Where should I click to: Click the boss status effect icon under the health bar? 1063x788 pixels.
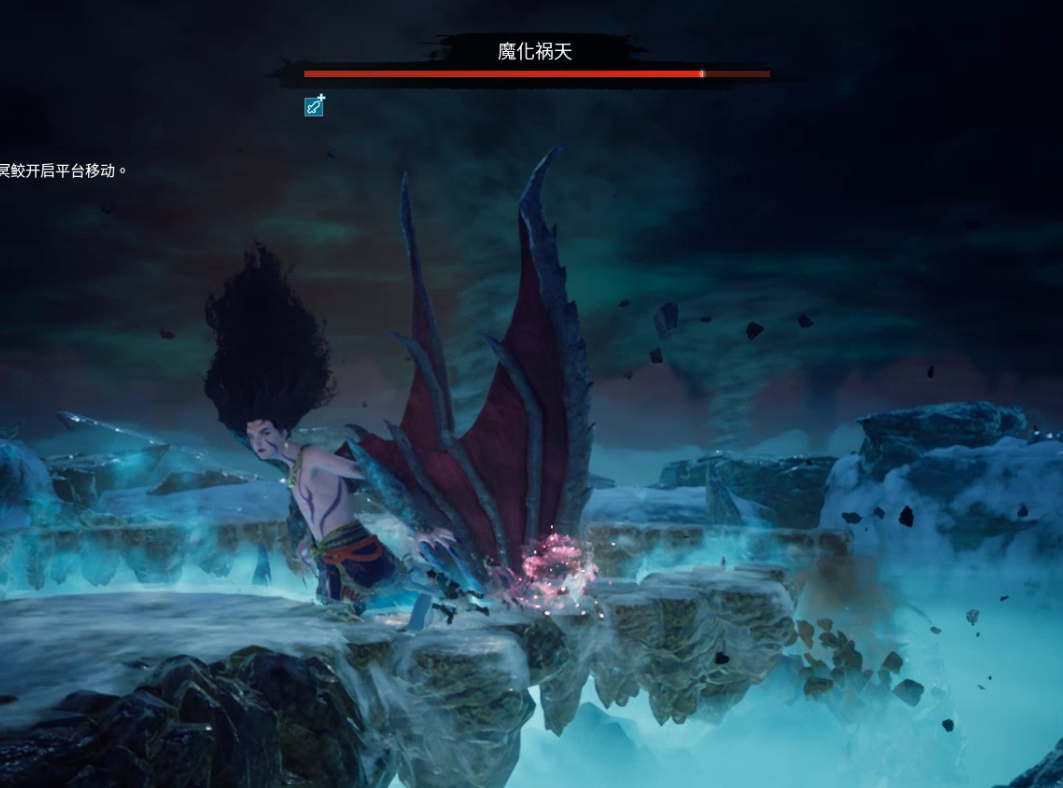pos(314,105)
